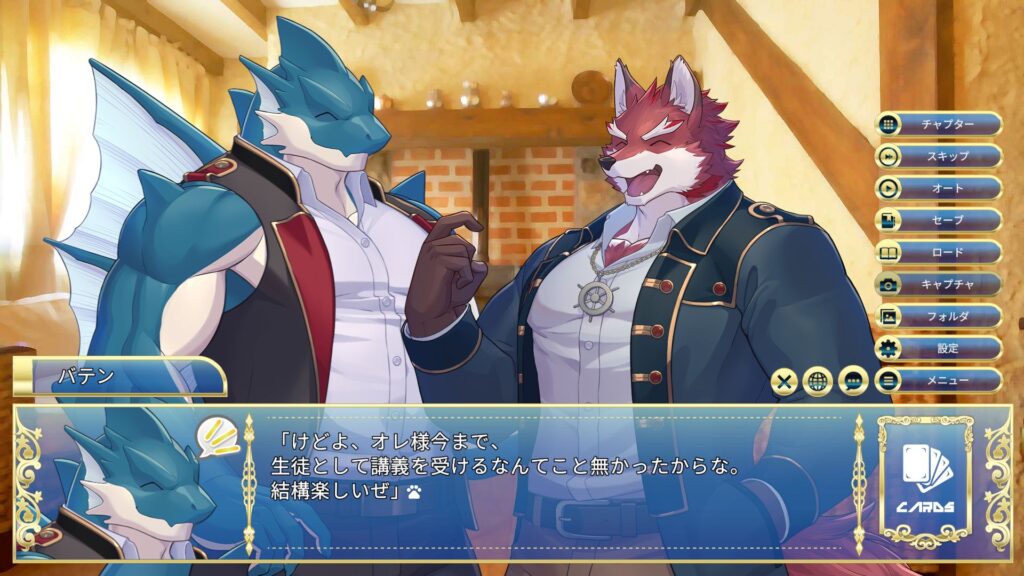The height and width of the screenshot is (576, 1024).
Task: Open the フォルダ (Folder) button
Action: 939,316
